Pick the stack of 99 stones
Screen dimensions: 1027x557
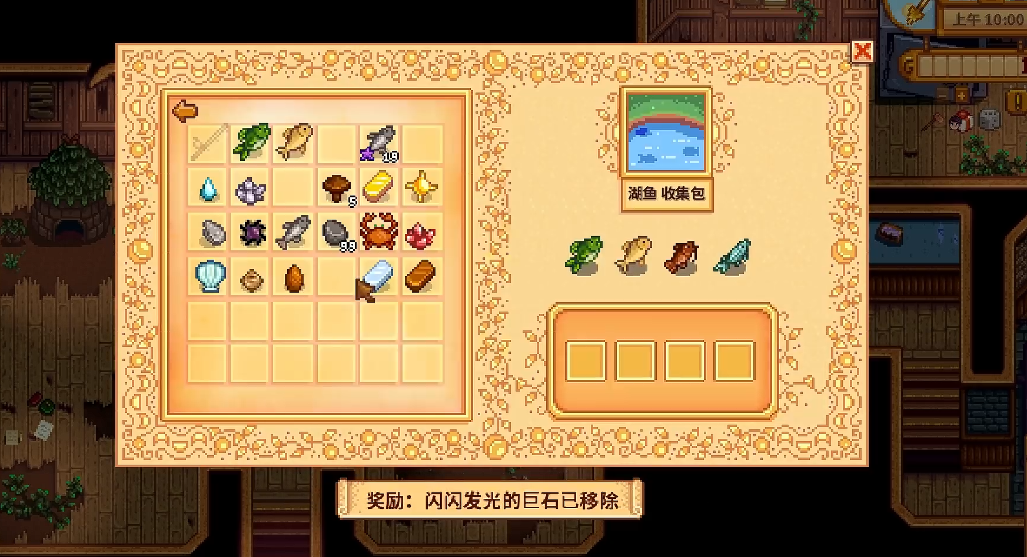(x=337, y=232)
